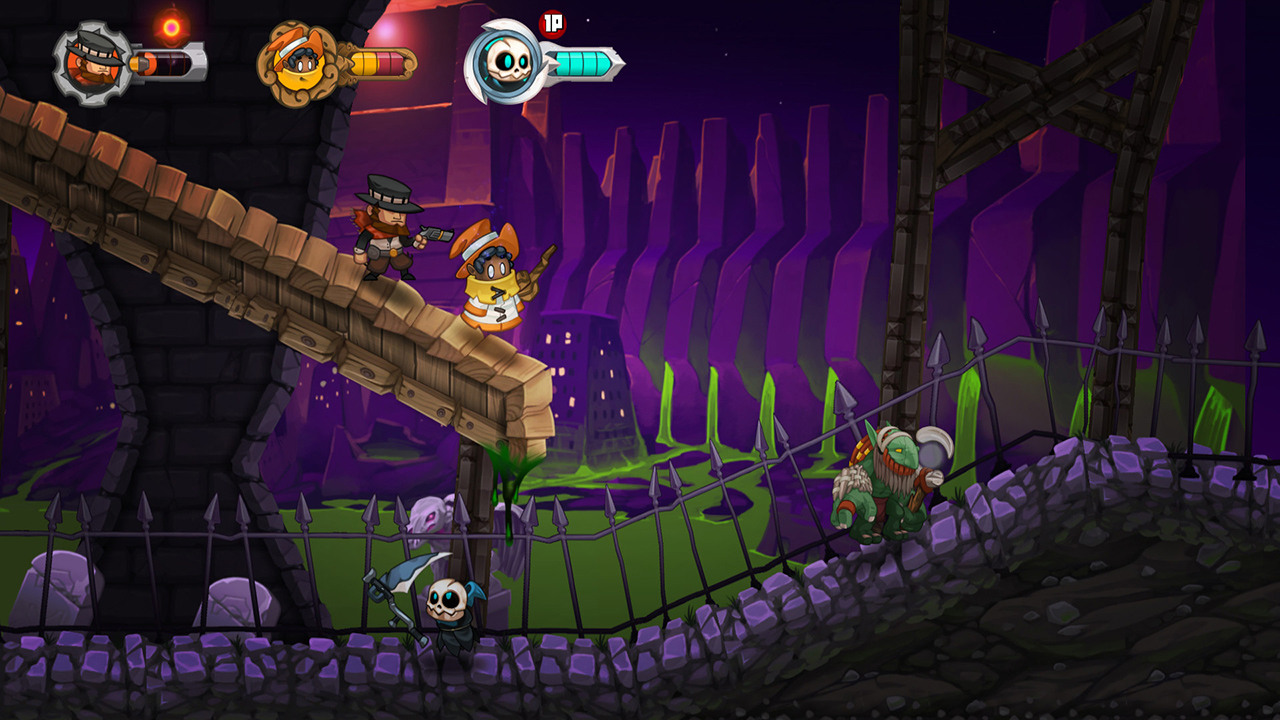
Task: Click the small reaper enemy near the fence
Action: coord(447,608)
